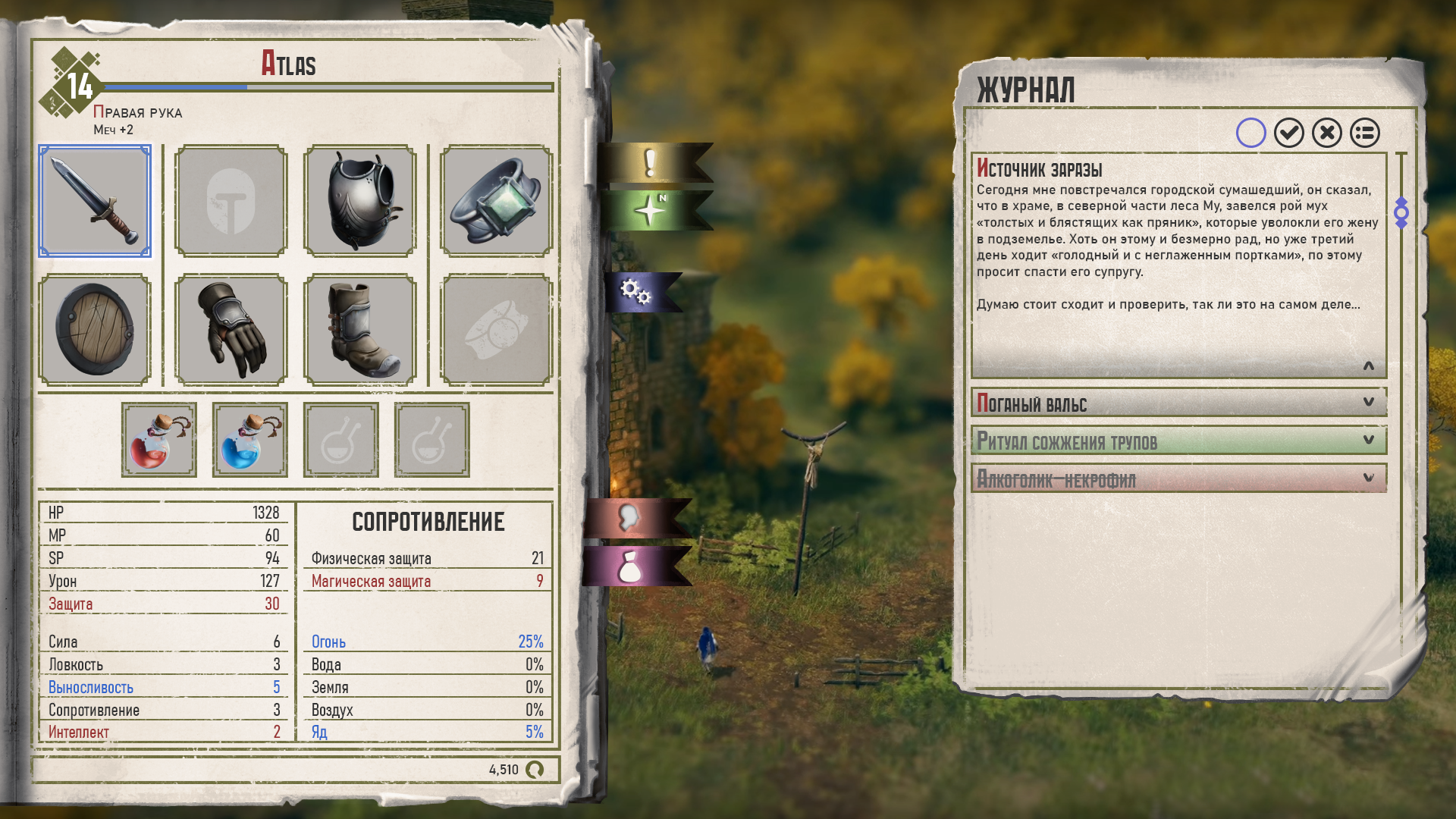Choose the round wooden shield slot
The width and height of the screenshot is (1456, 819).
[95, 330]
